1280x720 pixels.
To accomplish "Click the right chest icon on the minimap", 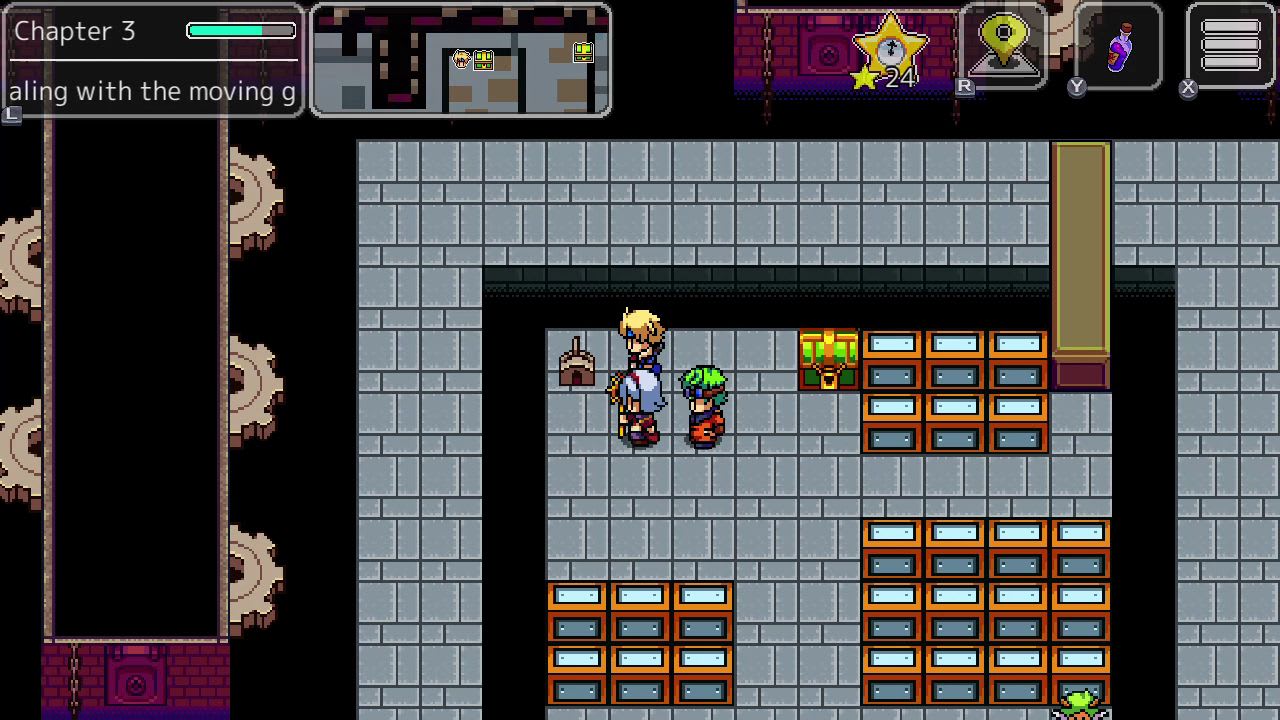I will coord(583,51).
